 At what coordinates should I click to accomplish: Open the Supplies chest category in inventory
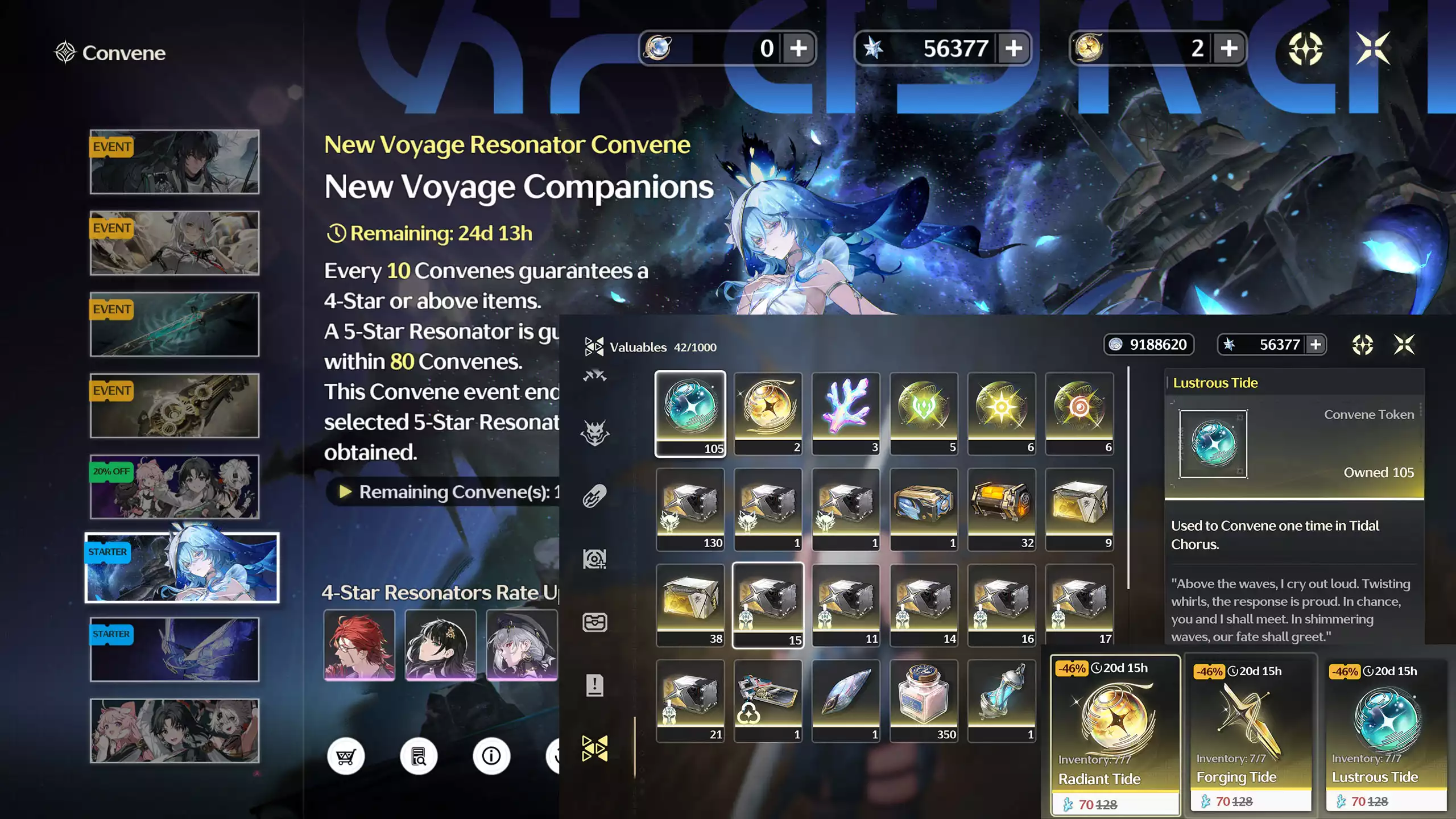(x=595, y=623)
